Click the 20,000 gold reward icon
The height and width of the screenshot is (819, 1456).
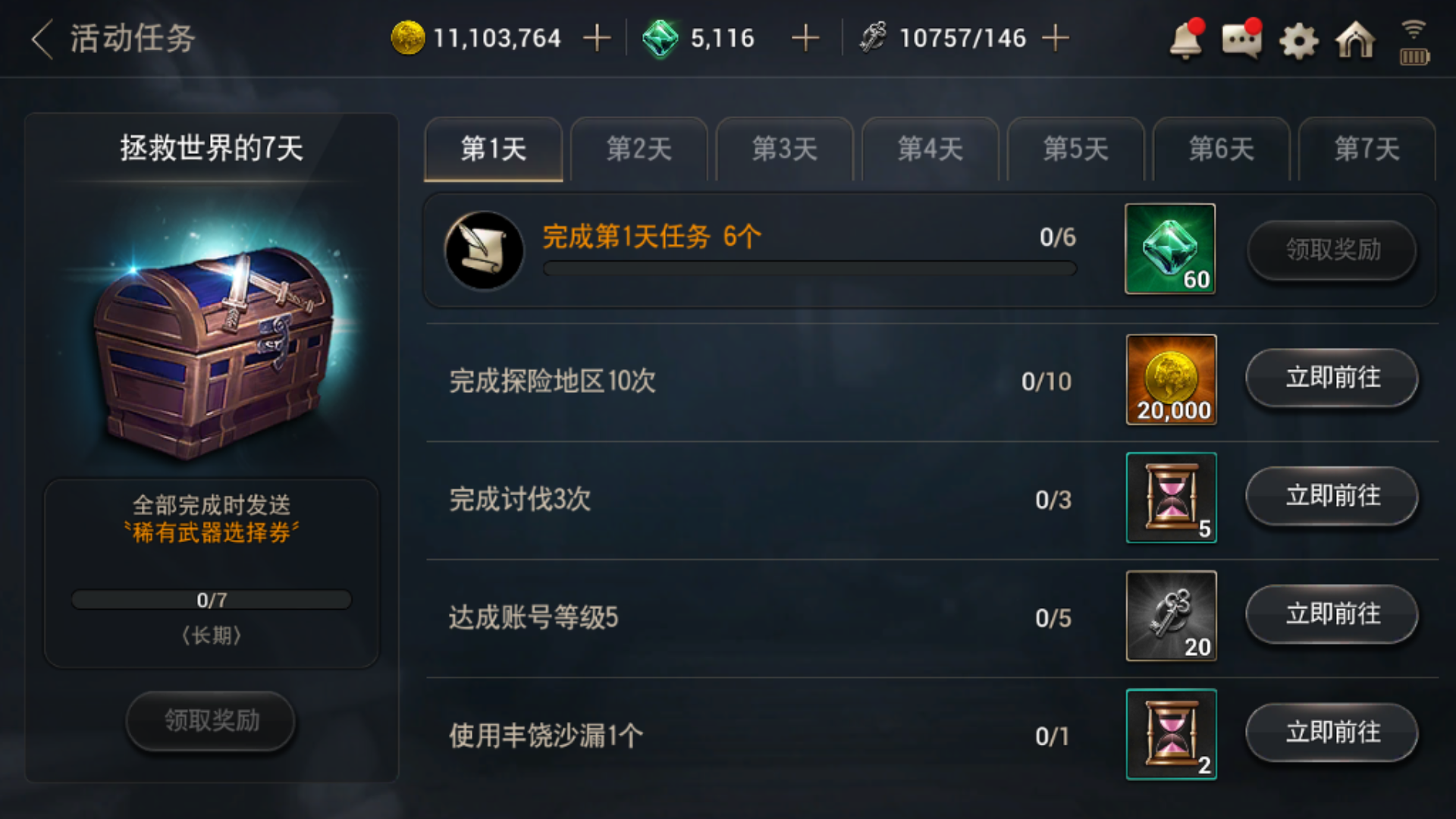coord(1171,381)
